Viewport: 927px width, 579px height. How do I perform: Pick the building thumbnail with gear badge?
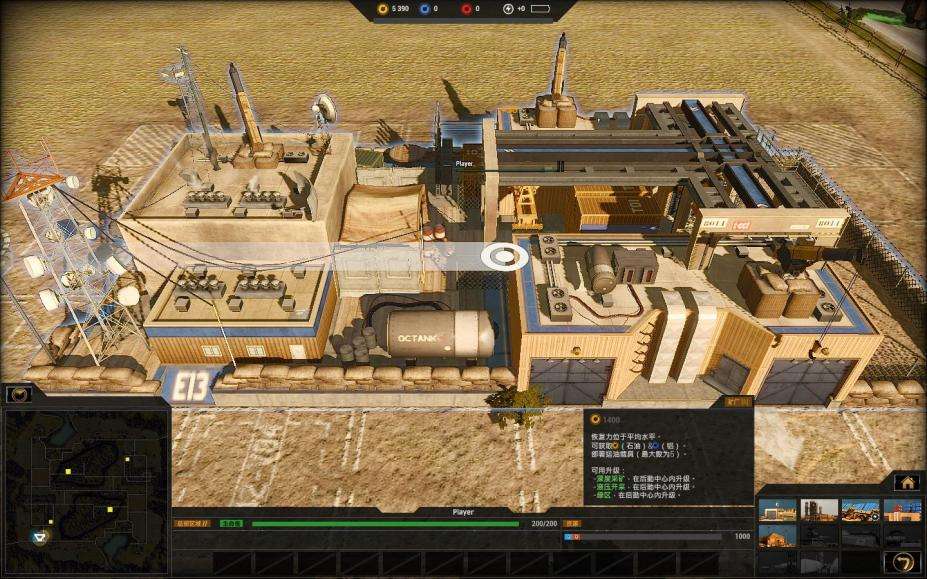pyautogui.click(x=860, y=510)
